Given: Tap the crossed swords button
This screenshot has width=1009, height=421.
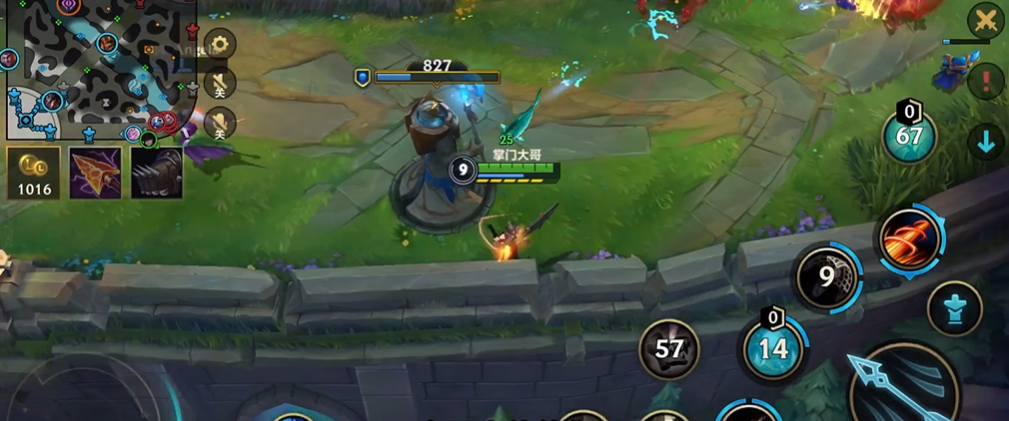Looking at the screenshot, I should [985, 20].
